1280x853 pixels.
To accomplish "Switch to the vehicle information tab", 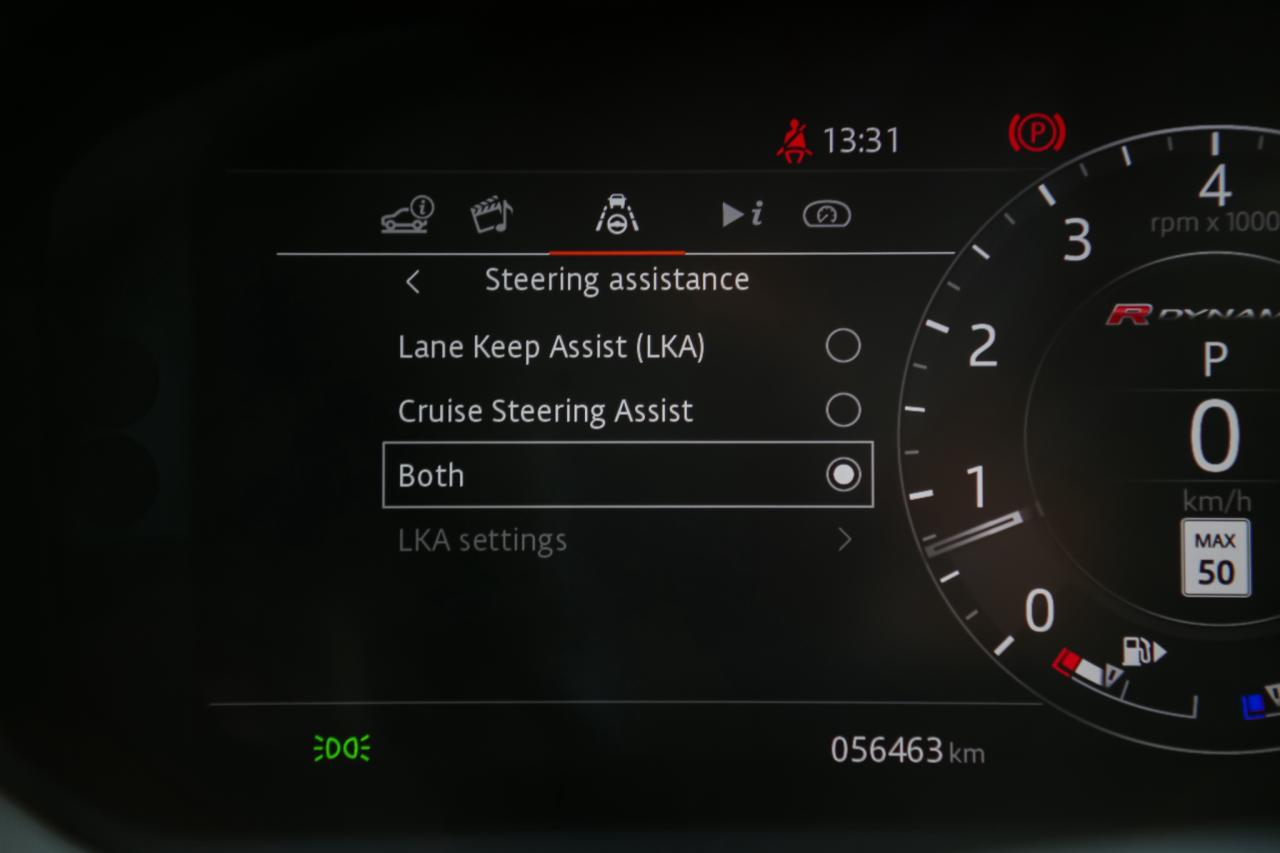I will pyautogui.click(x=404, y=213).
